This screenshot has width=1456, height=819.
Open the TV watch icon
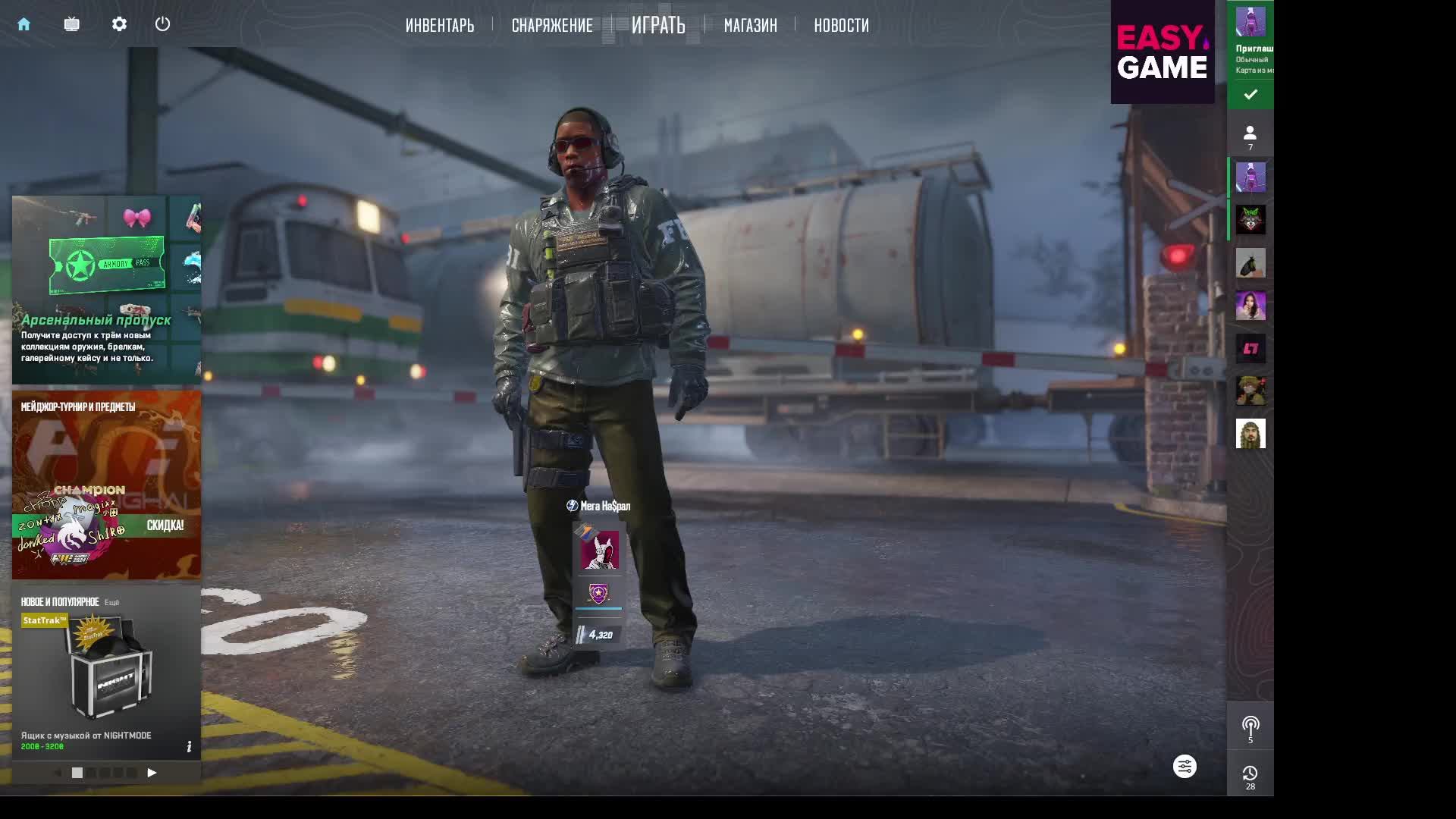click(72, 24)
